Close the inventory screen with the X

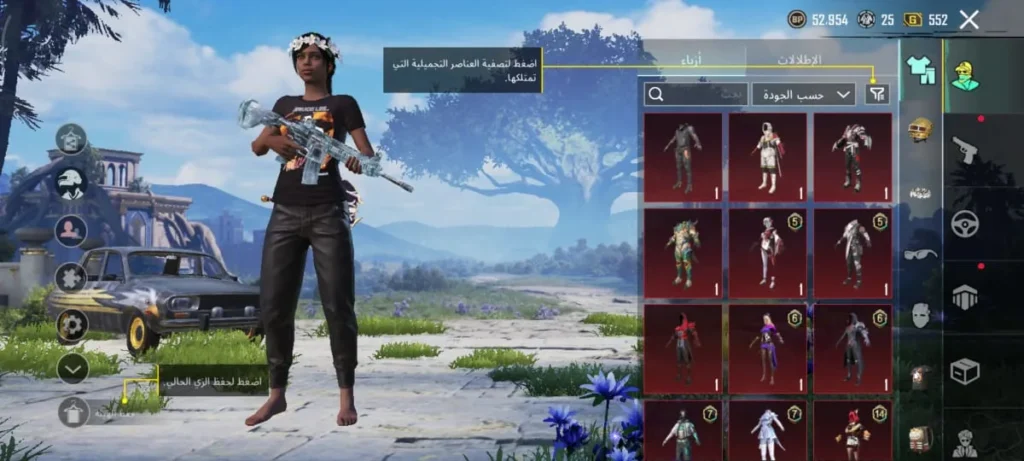[968, 19]
